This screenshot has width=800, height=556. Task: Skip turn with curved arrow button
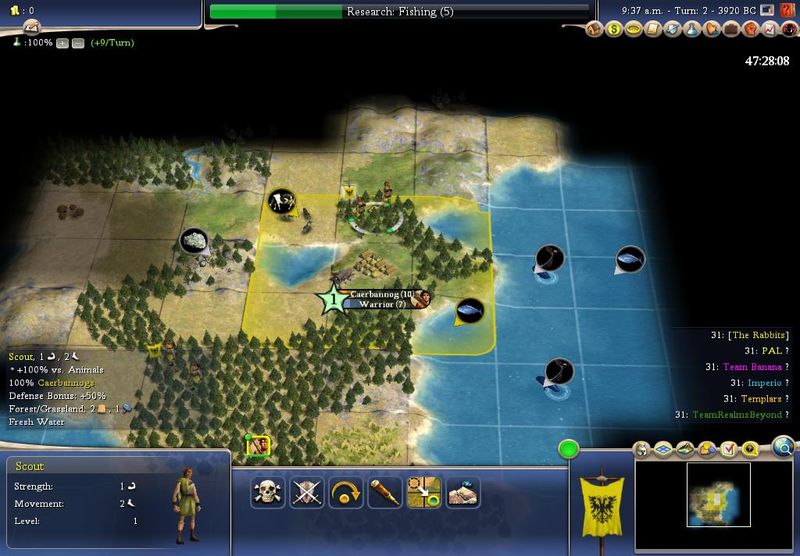(x=344, y=492)
